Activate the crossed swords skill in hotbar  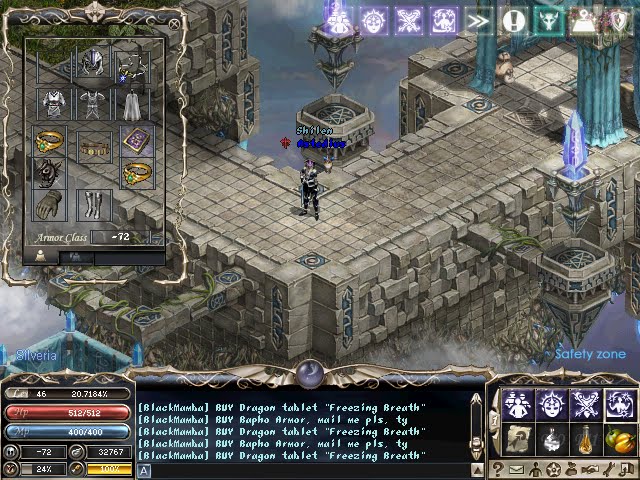point(583,403)
